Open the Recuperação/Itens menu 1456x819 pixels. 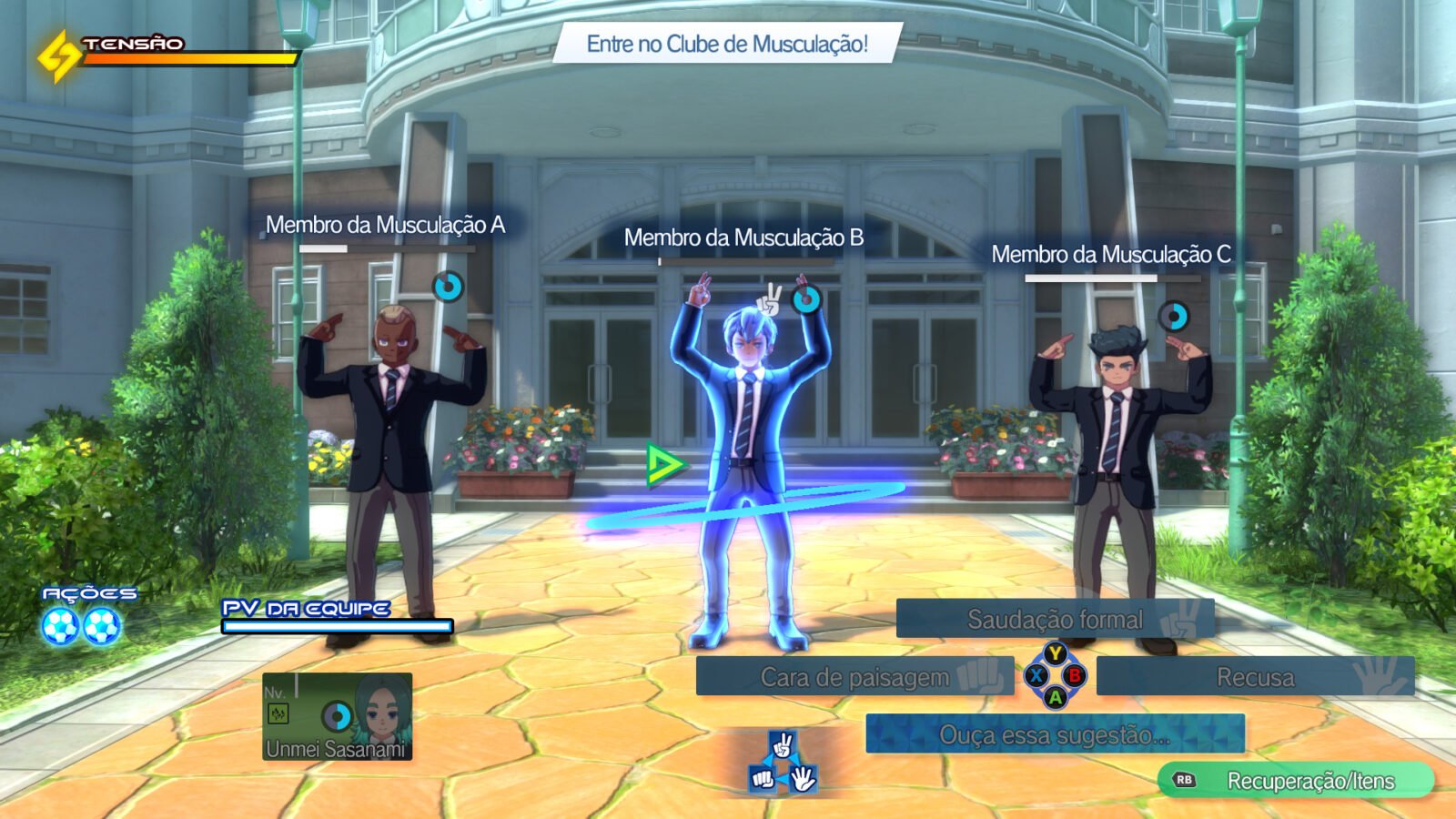tap(1296, 781)
